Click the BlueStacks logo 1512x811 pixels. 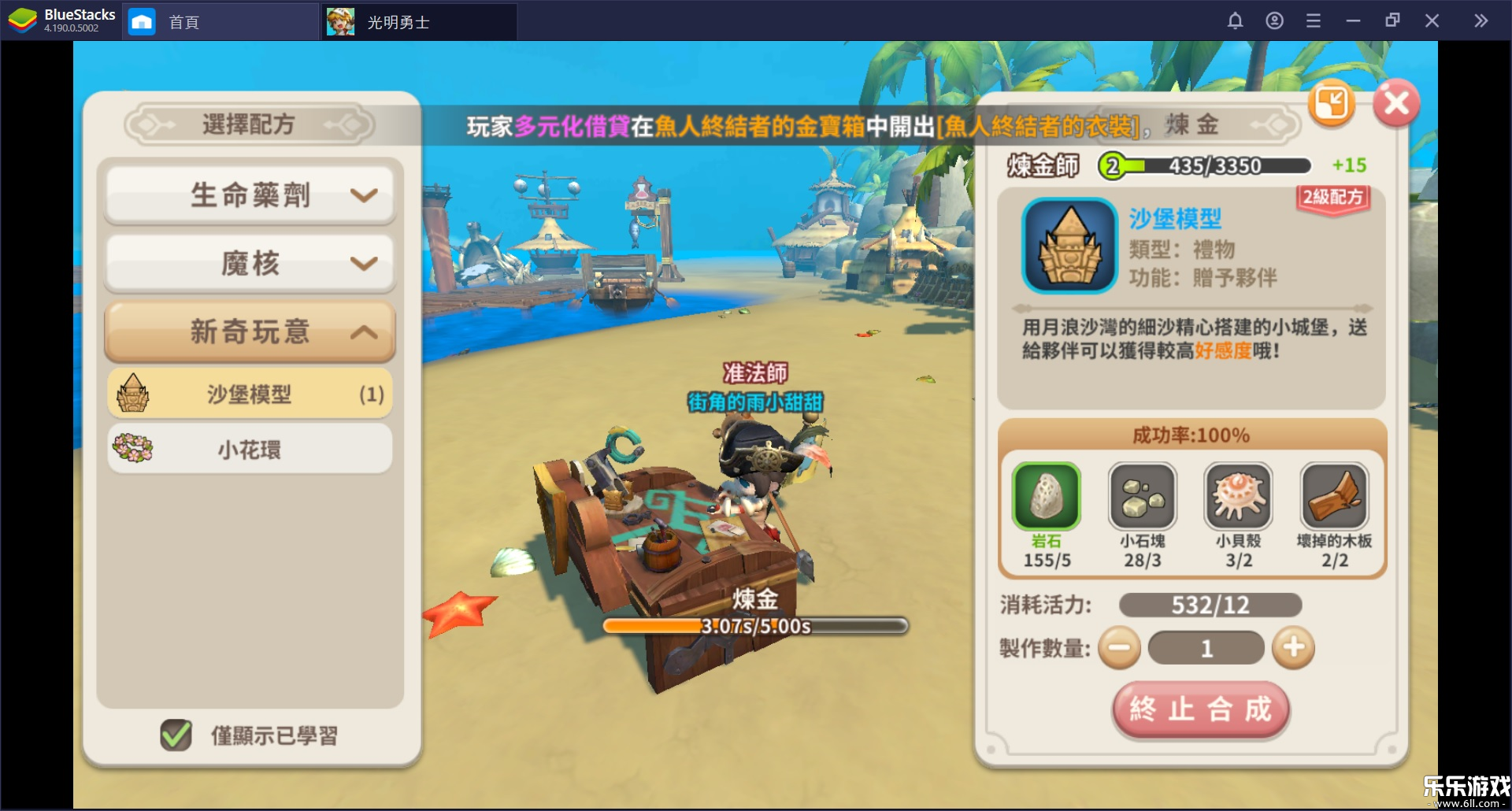pos(21,20)
